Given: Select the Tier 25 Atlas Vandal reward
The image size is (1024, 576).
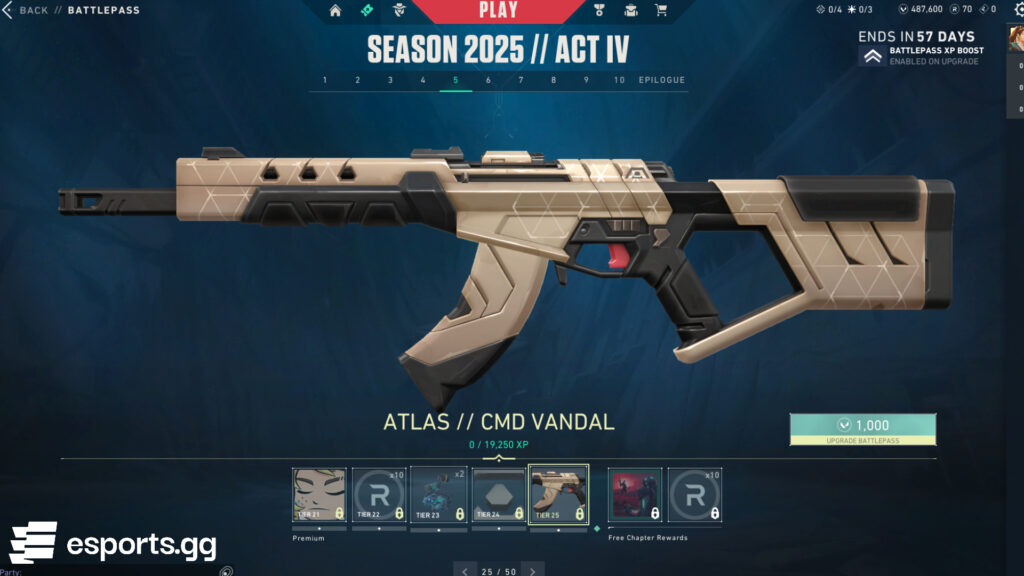Looking at the screenshot, I should [x=558, y=495].
